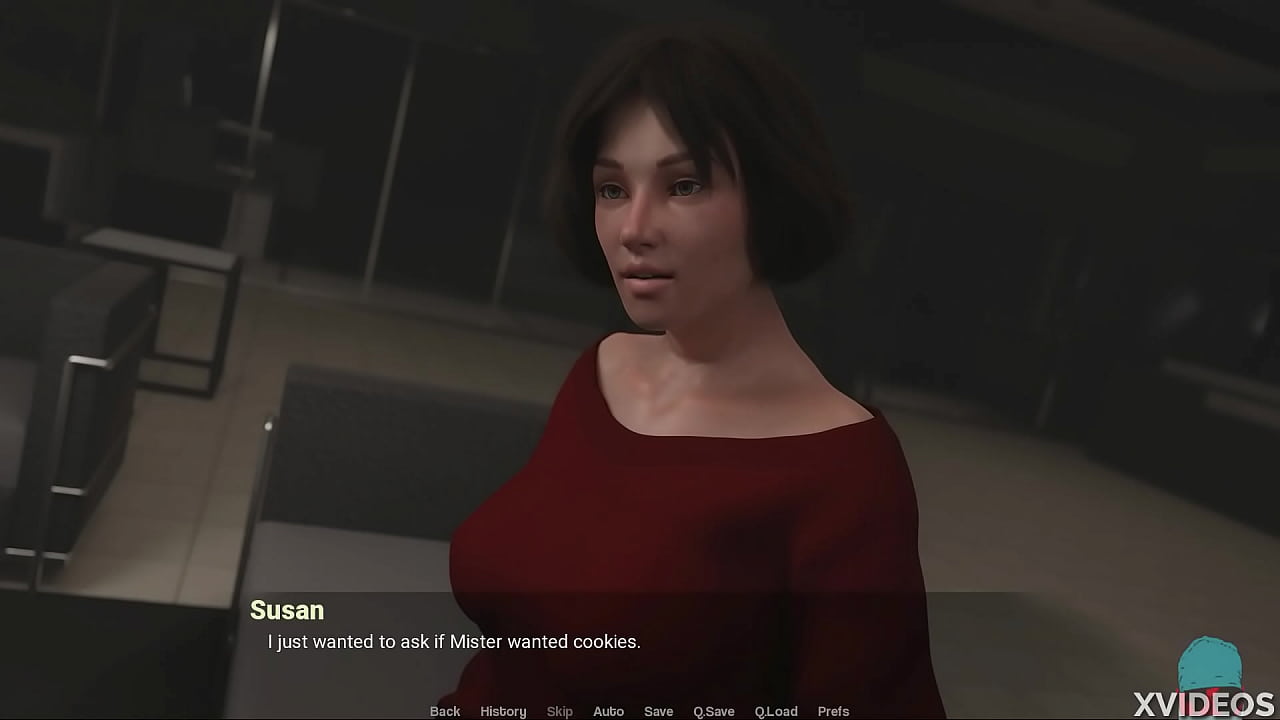
Task: Open the dialogue History log
Action: tap(503, 711)
